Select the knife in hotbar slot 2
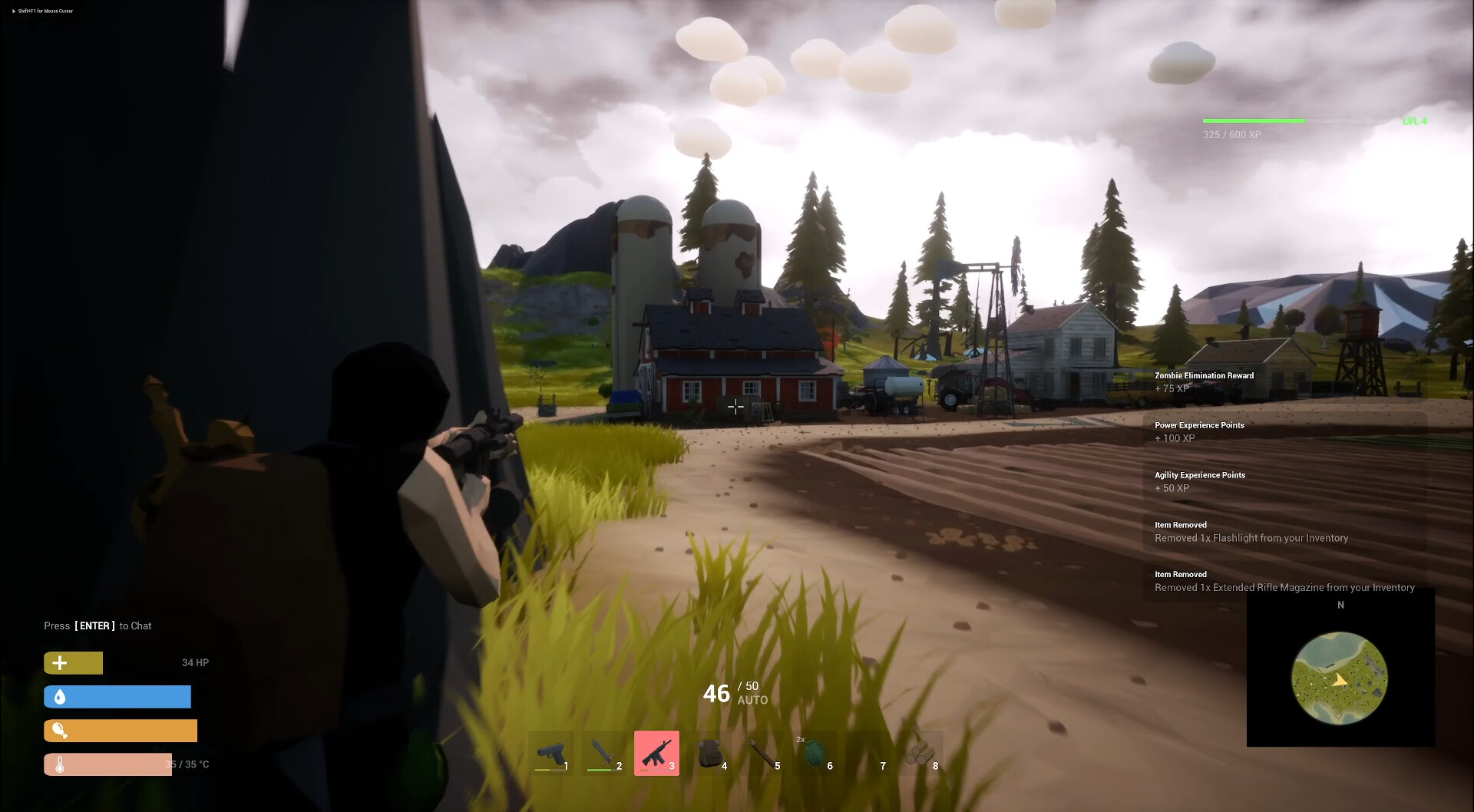Image resolution: width=1474 pixels, height=812 pixels. [x=605, y=753]
